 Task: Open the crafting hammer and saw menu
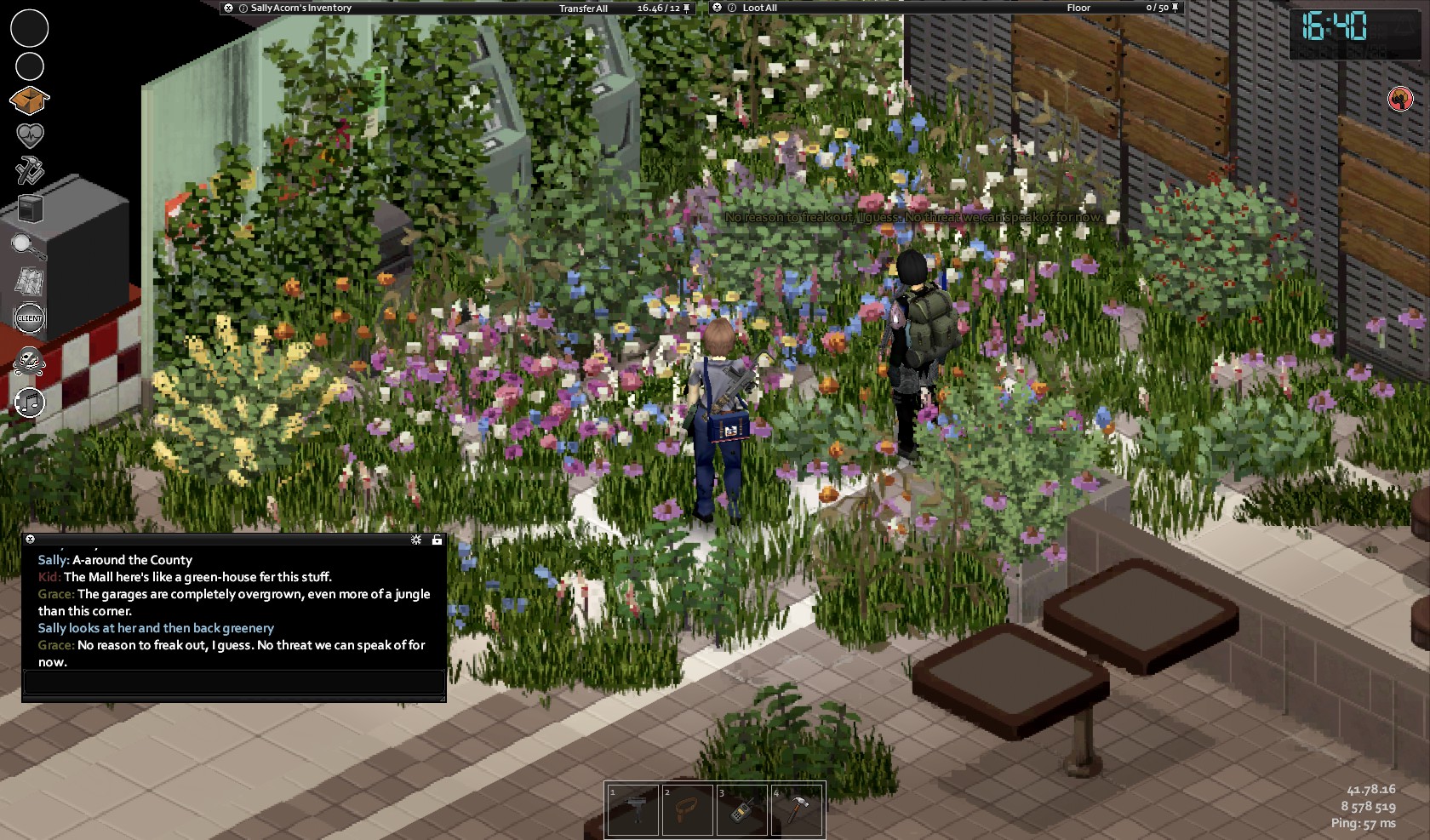click(x=30, y=170)
